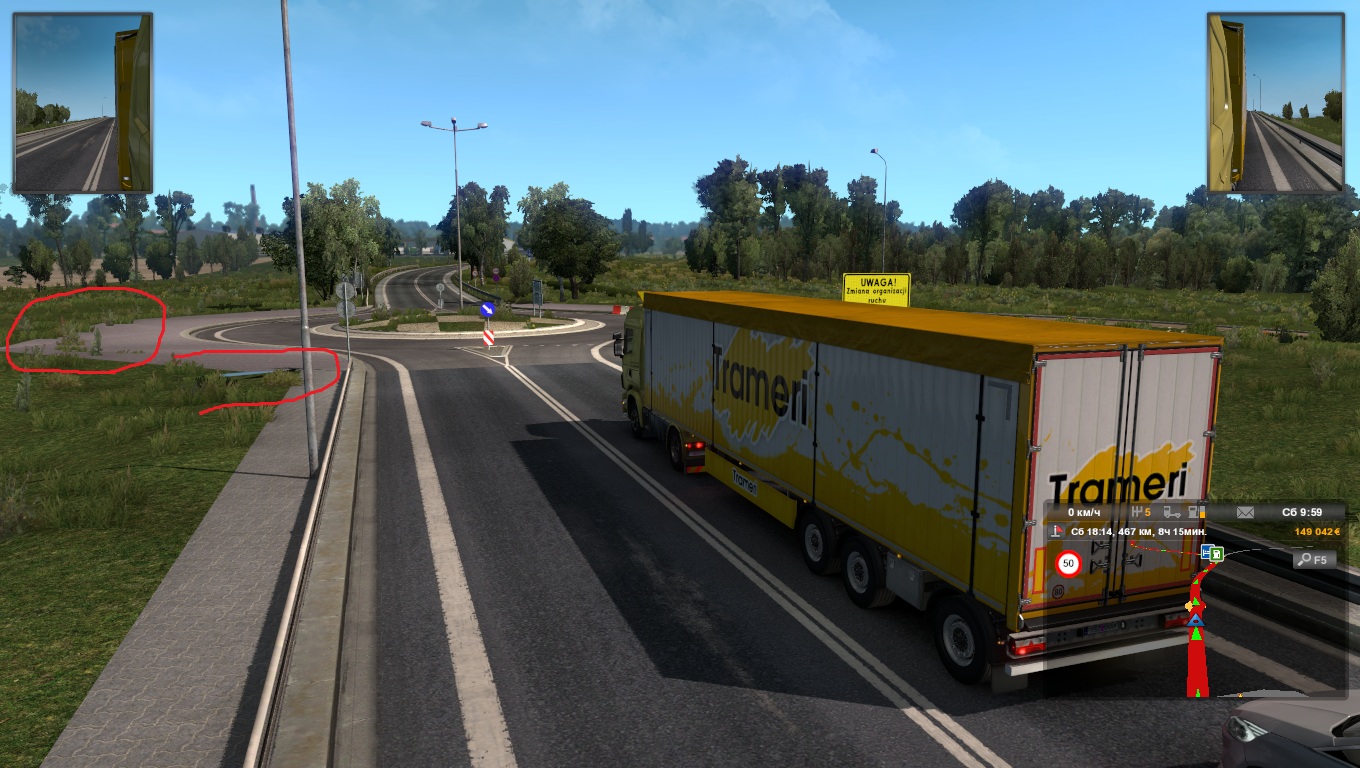Open the mail envelope icon
The height and width of the screenshot is (768, 1360).
pos(1245,512)
